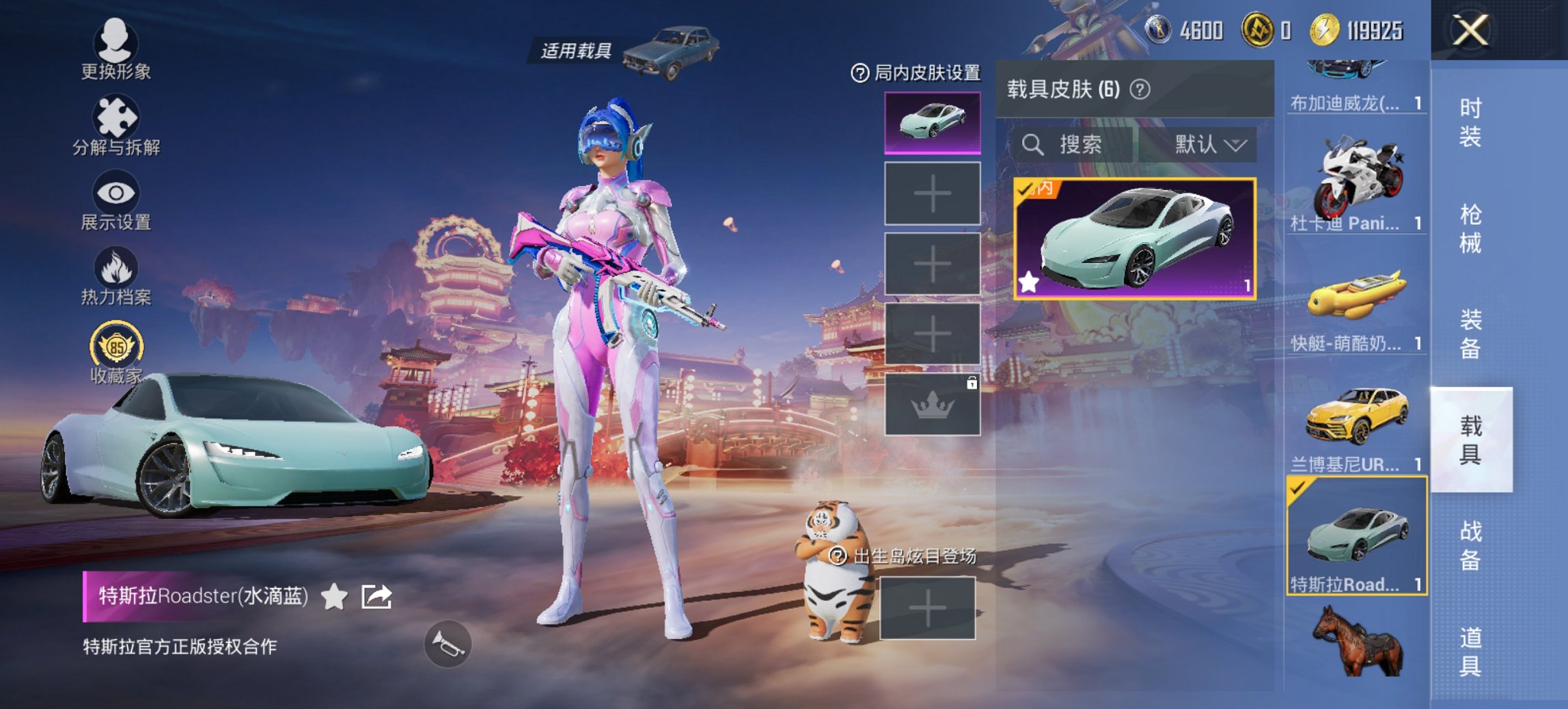Switch to the 时装 outfit tab

point(1472,123)
